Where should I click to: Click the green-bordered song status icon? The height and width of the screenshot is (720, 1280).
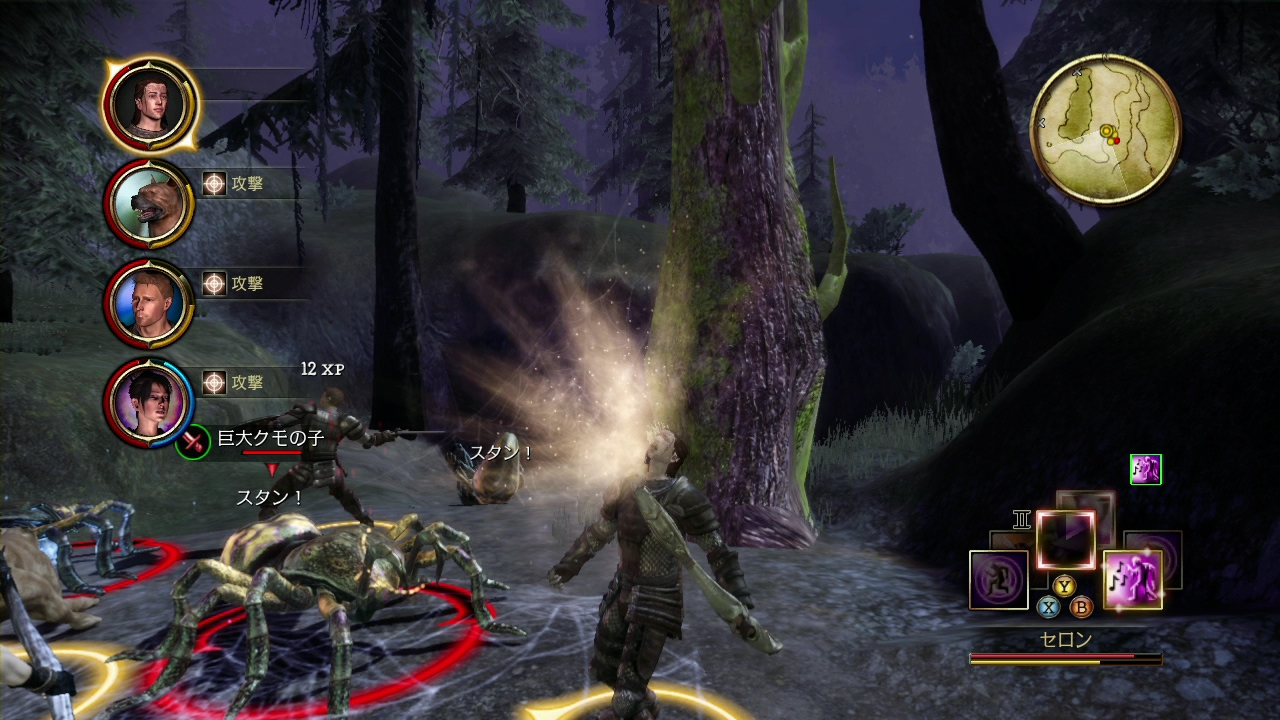tap(1145, 469)
